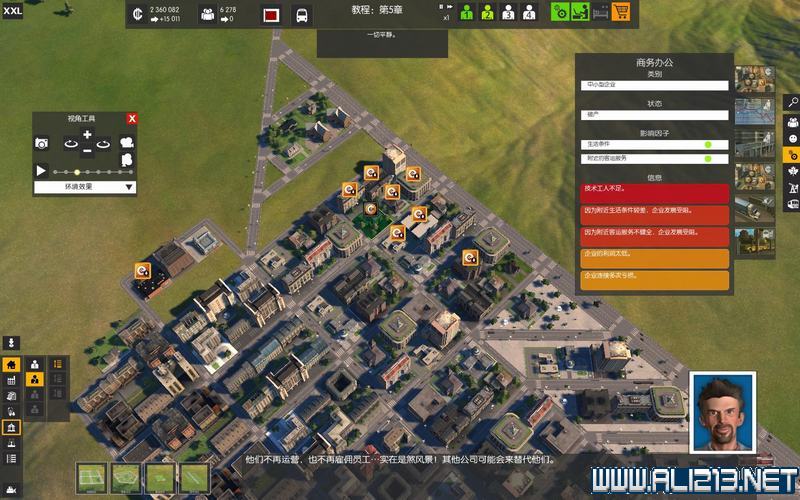Click the camera zoom-out minus button

tap(87, 150)
